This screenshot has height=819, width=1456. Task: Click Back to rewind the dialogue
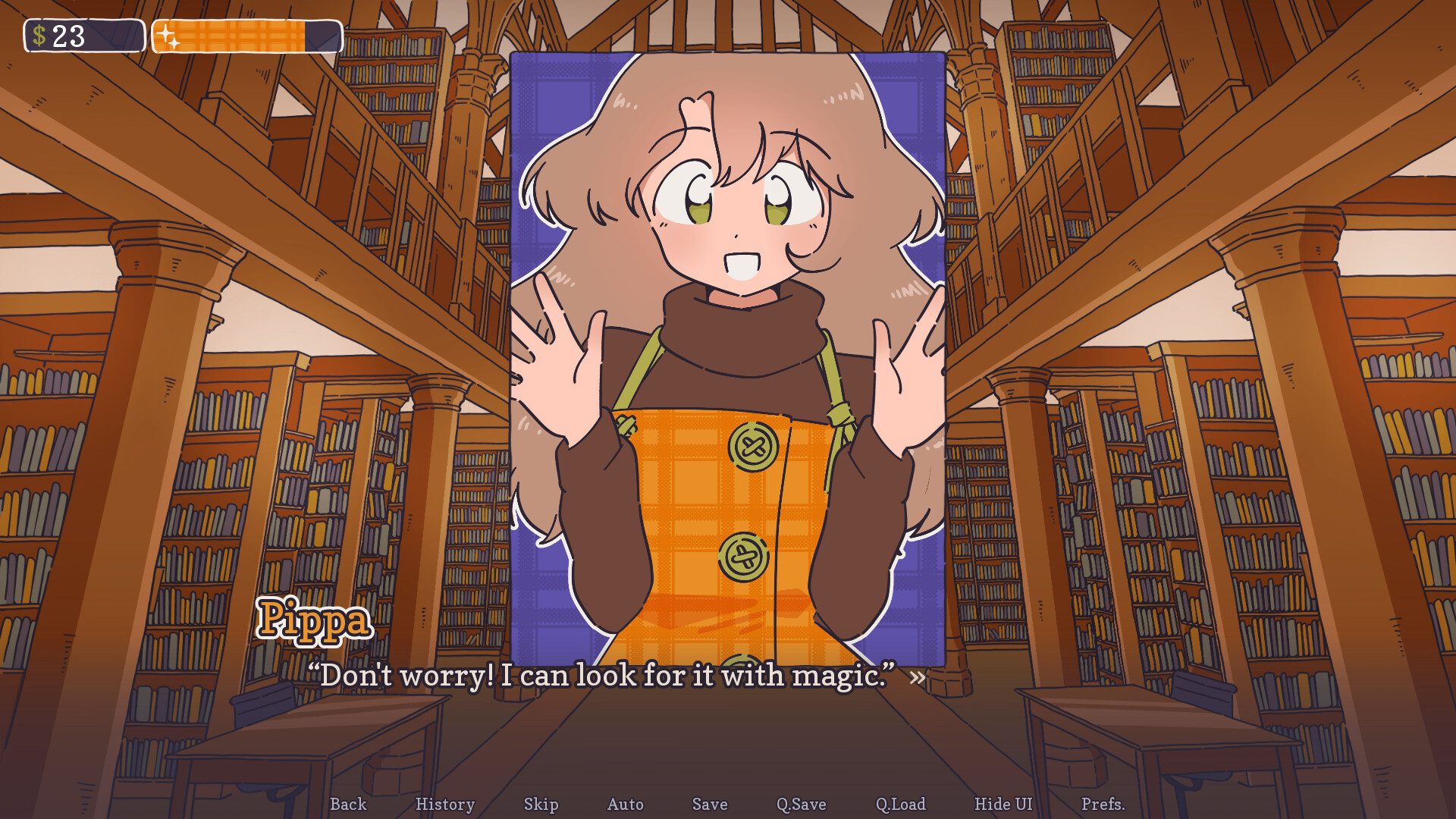[348, 805]
